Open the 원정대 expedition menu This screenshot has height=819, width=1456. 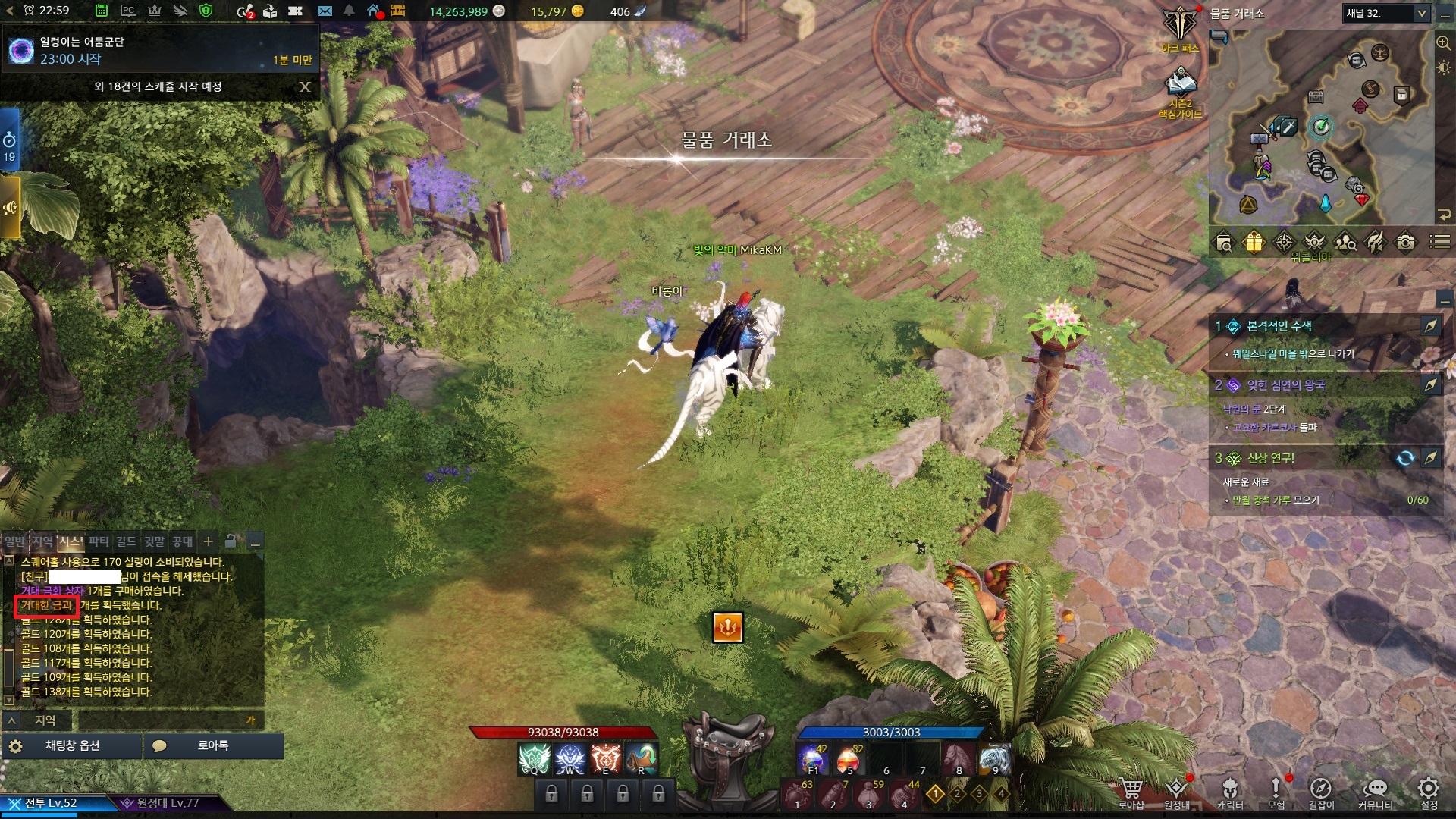coord(1176,792)
